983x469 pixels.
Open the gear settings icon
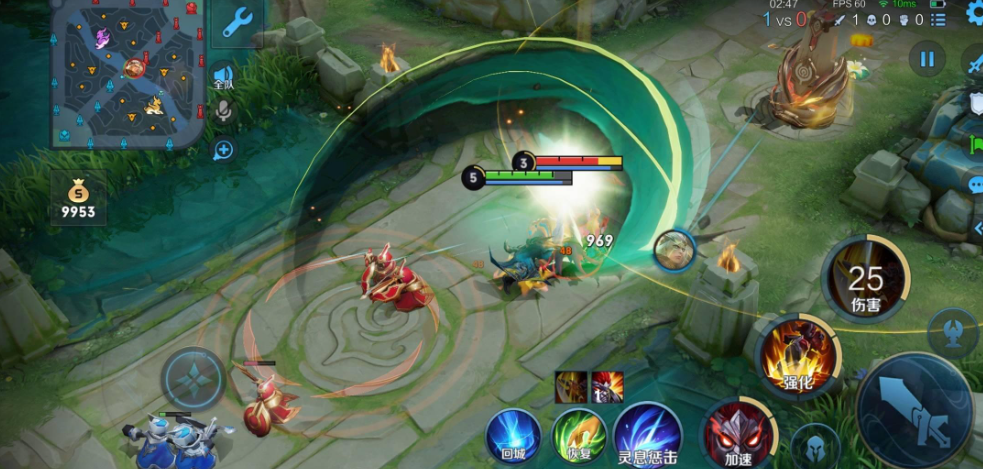973,14
